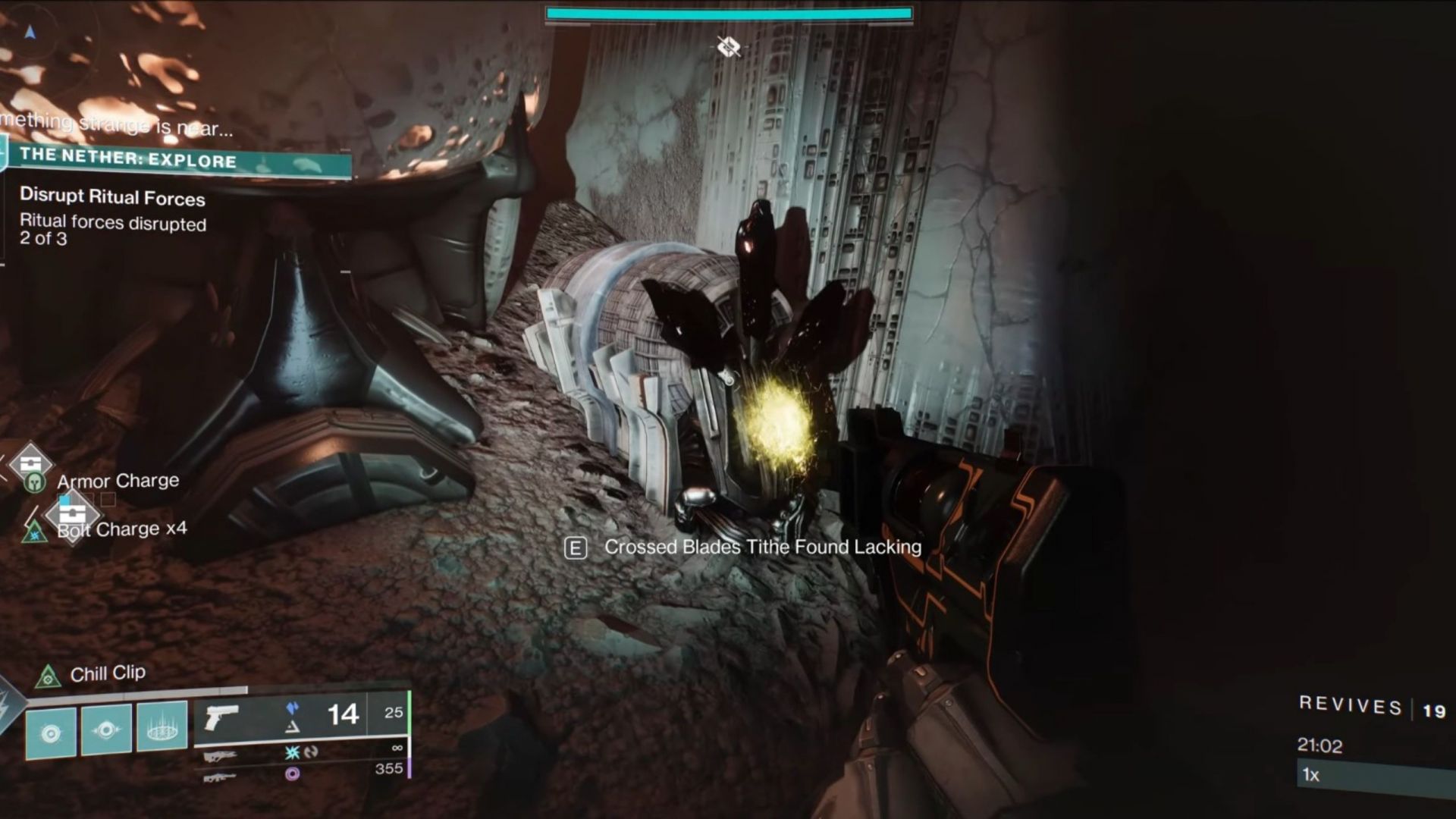Select the Nether: Explore objective banner
Image resolution: width=1456 pixels, height=819 pixels.
[x=178, y=160]
